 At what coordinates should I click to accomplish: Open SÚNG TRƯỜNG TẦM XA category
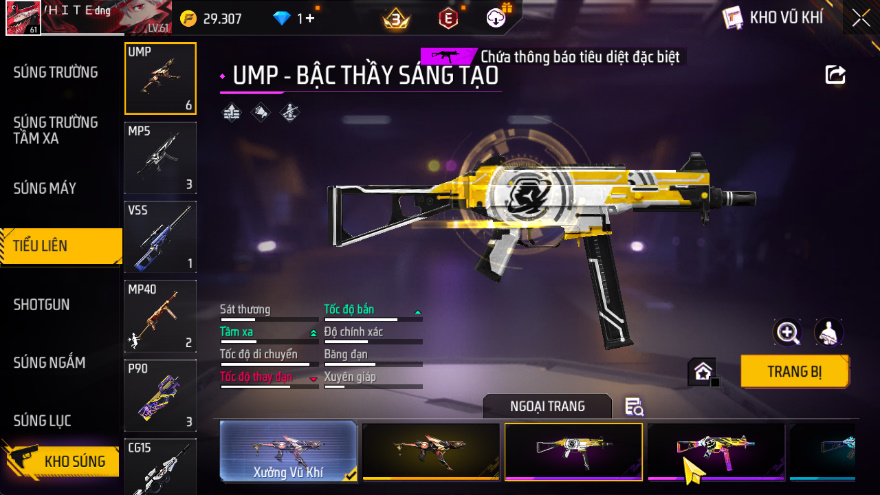pyautogui.click(x=56, y=130)
